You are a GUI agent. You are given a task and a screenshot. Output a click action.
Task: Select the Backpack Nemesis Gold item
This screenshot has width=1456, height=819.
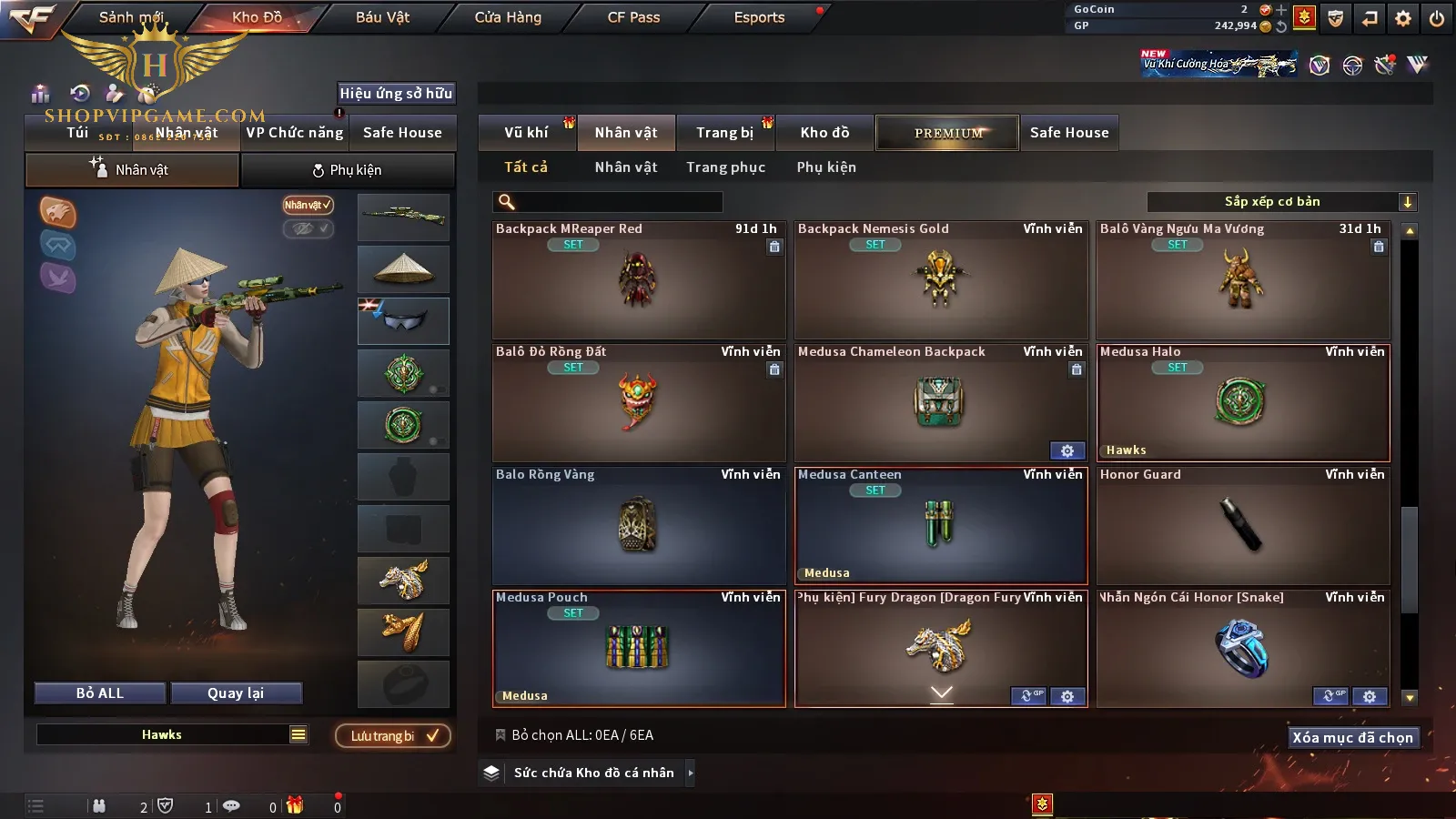941,280
